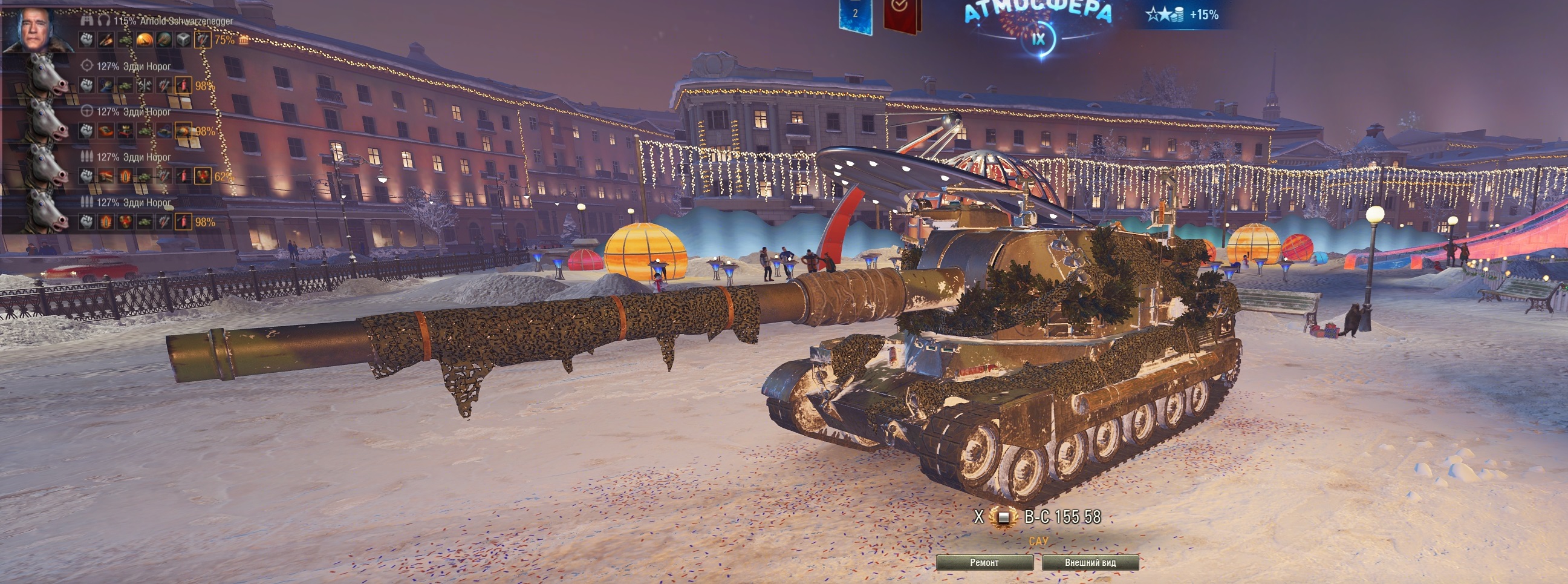The height and width of the screenshot is (584, 1568).
Task: Open the loader's triple-shell skill at 62%
Action: pyautogui.click(x=202, y=177)
